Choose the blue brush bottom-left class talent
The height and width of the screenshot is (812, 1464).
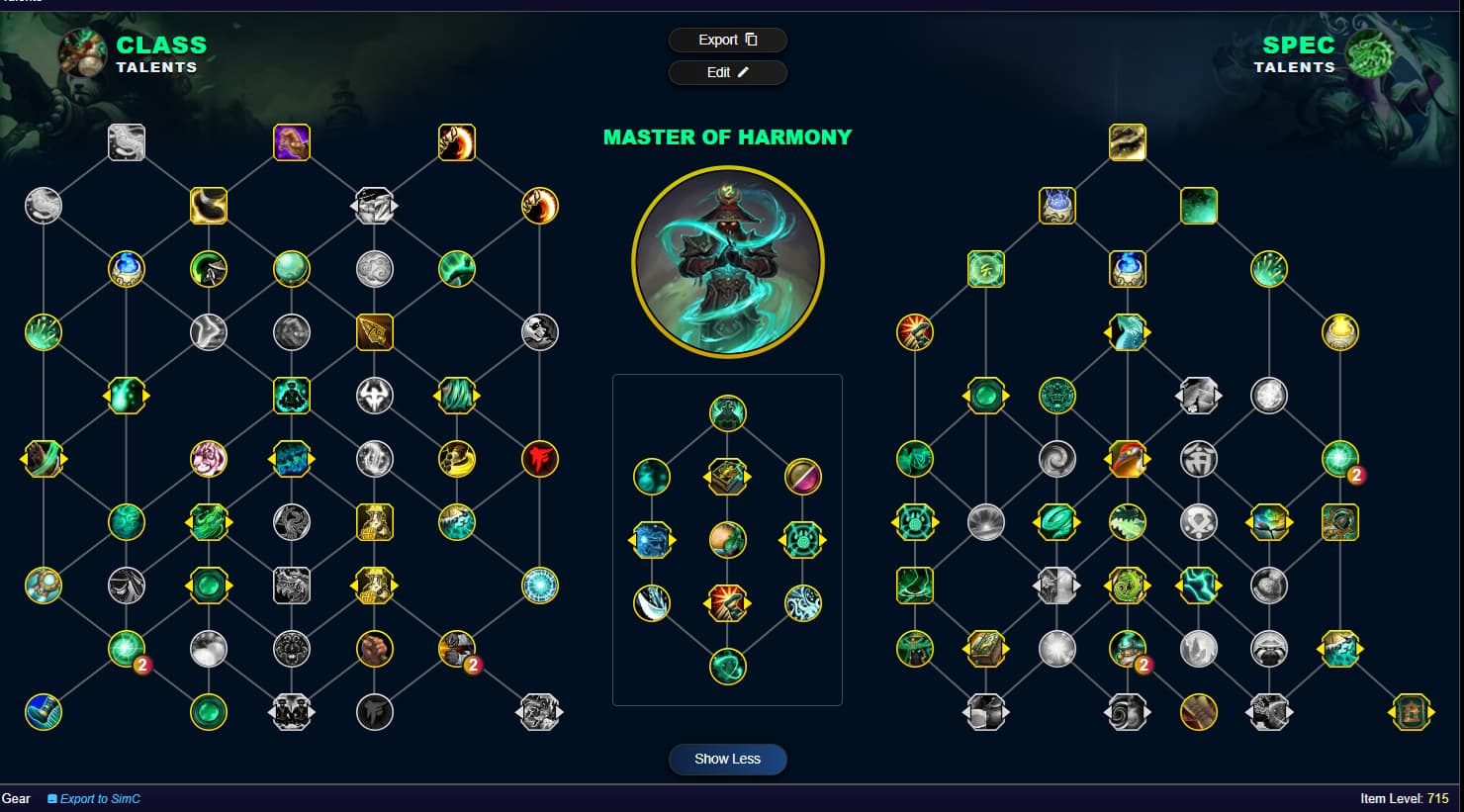click(x=44, y=712)
